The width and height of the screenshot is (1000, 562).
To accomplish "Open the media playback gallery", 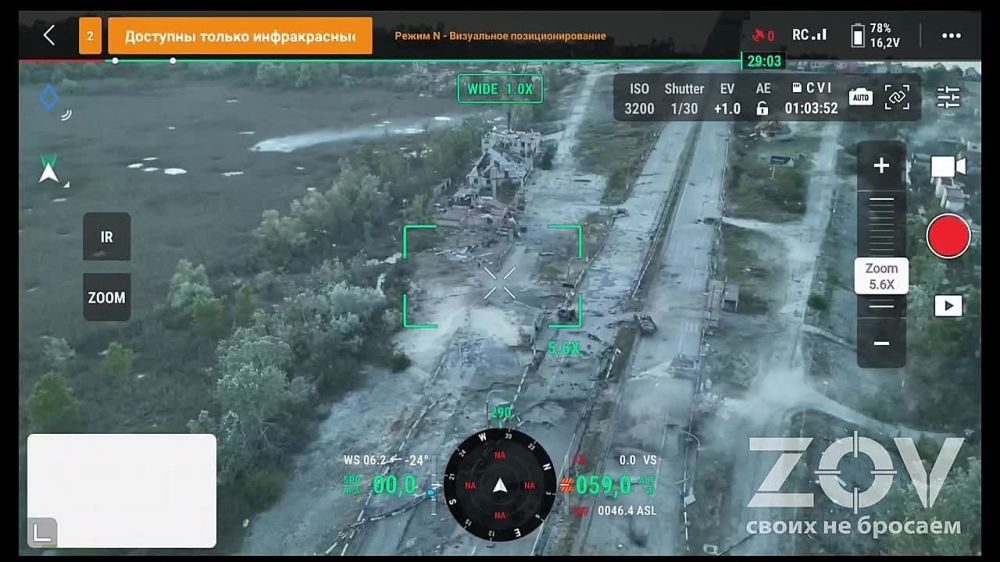I will point(948,306).
